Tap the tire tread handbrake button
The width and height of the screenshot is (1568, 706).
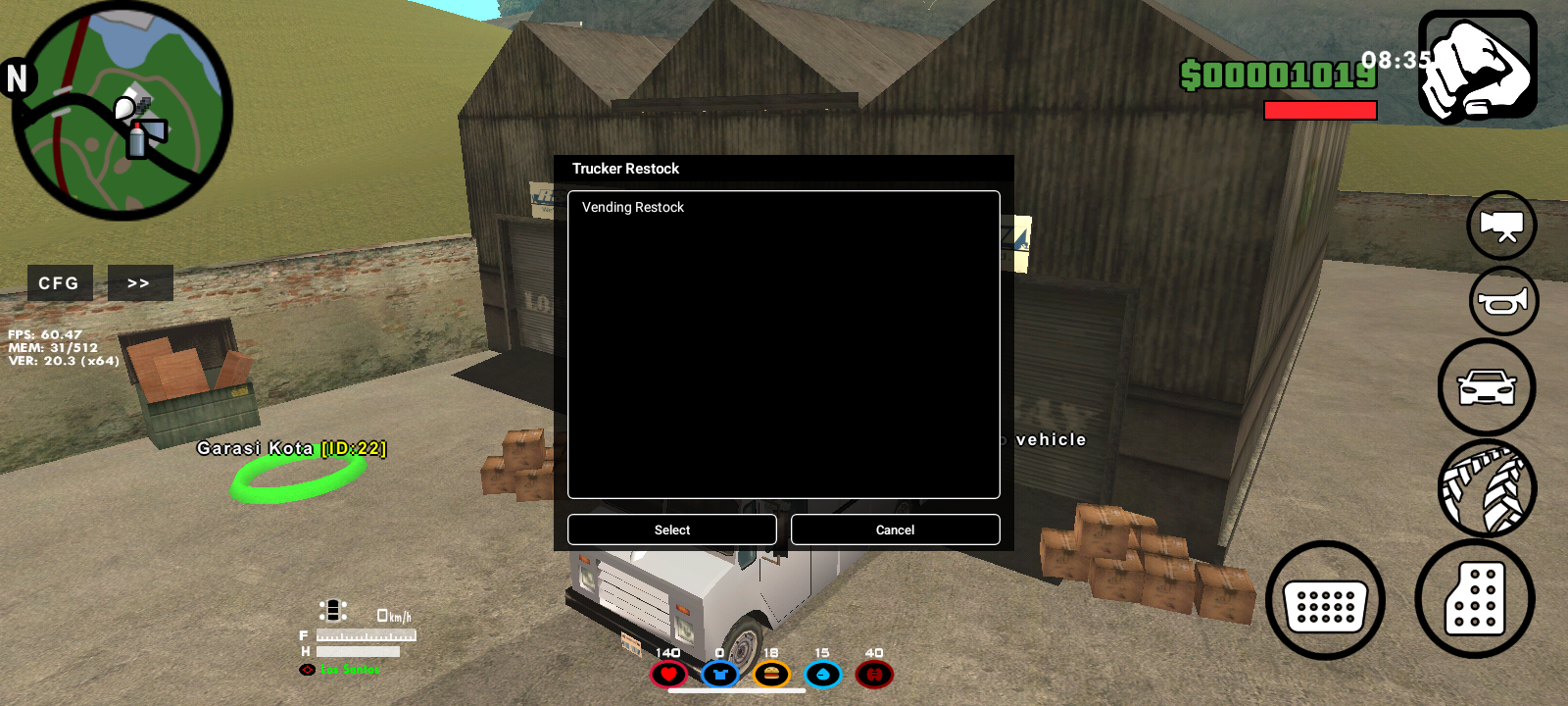tap(1487, 488)
